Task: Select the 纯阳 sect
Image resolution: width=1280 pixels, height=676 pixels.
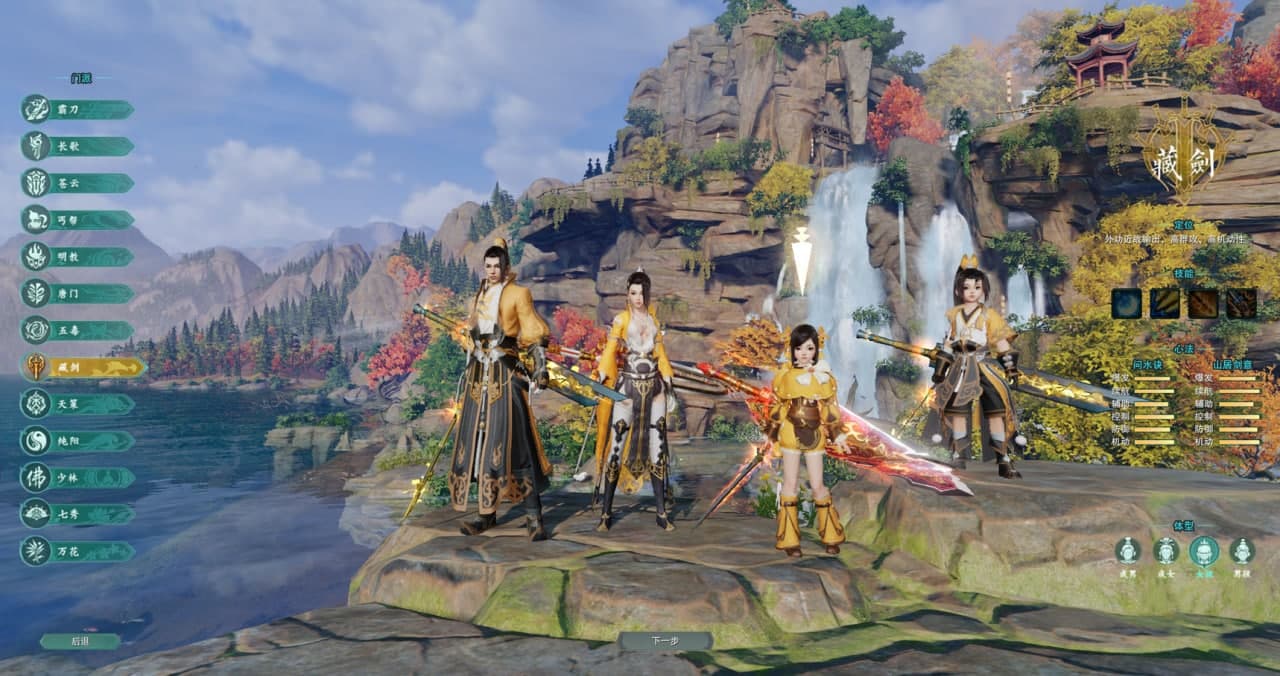Action: [x=78, y=441]
